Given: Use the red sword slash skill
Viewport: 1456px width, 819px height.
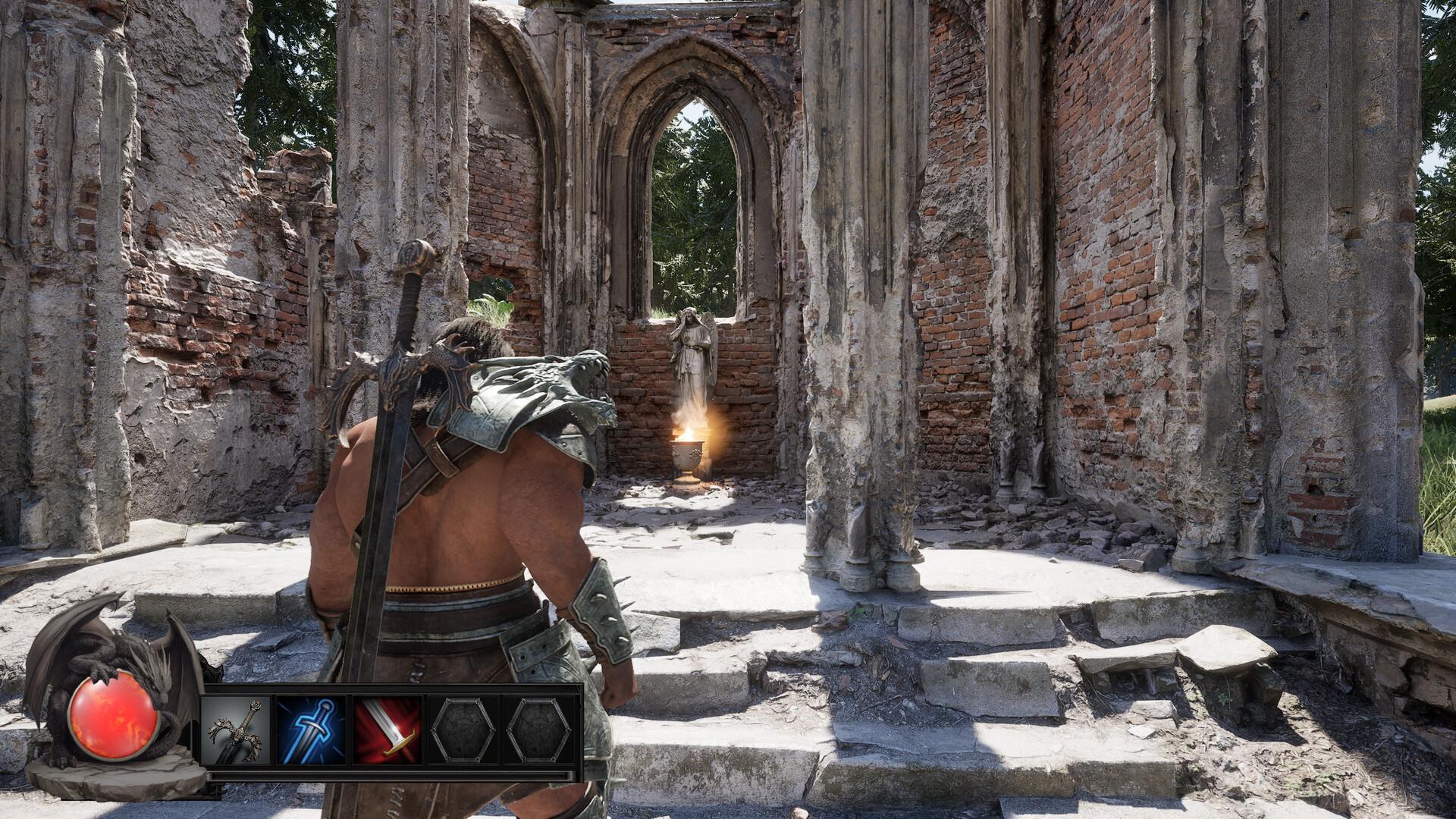Looking at the screenshot, I should (x=388, y=729).
